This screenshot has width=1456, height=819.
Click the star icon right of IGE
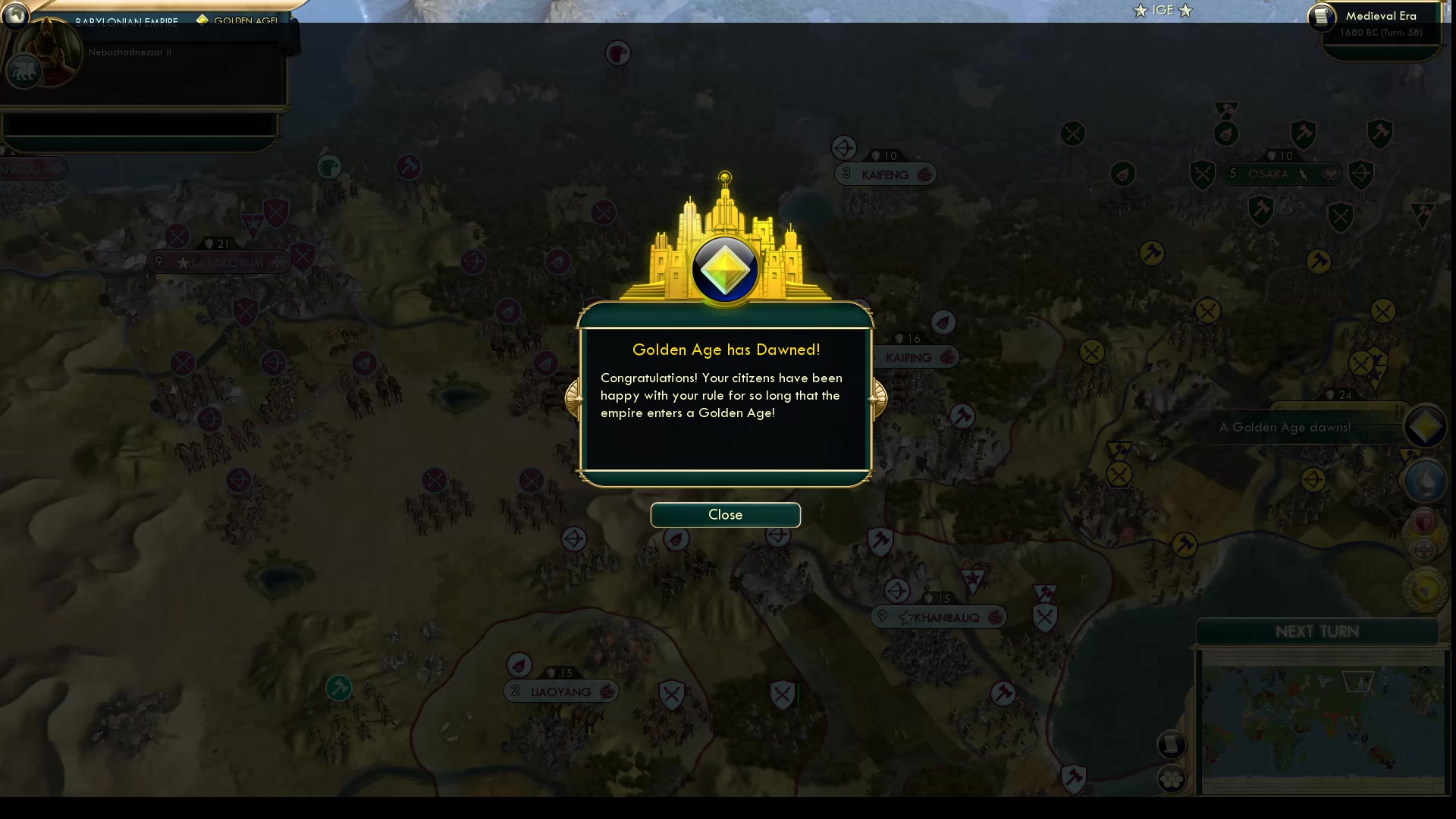(x=1185, y=11)
